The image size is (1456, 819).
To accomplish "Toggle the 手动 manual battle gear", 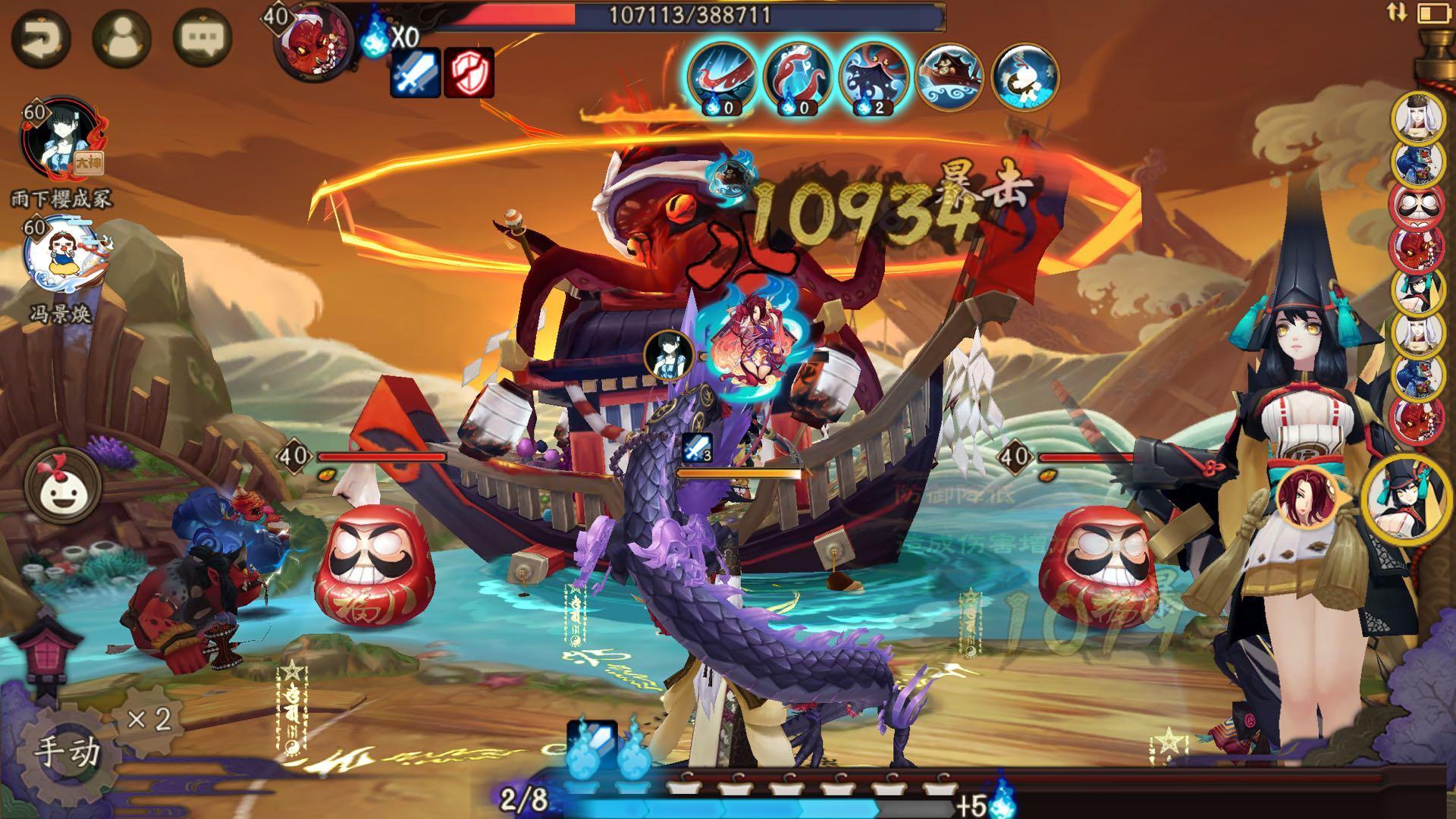I will (67, 751).
